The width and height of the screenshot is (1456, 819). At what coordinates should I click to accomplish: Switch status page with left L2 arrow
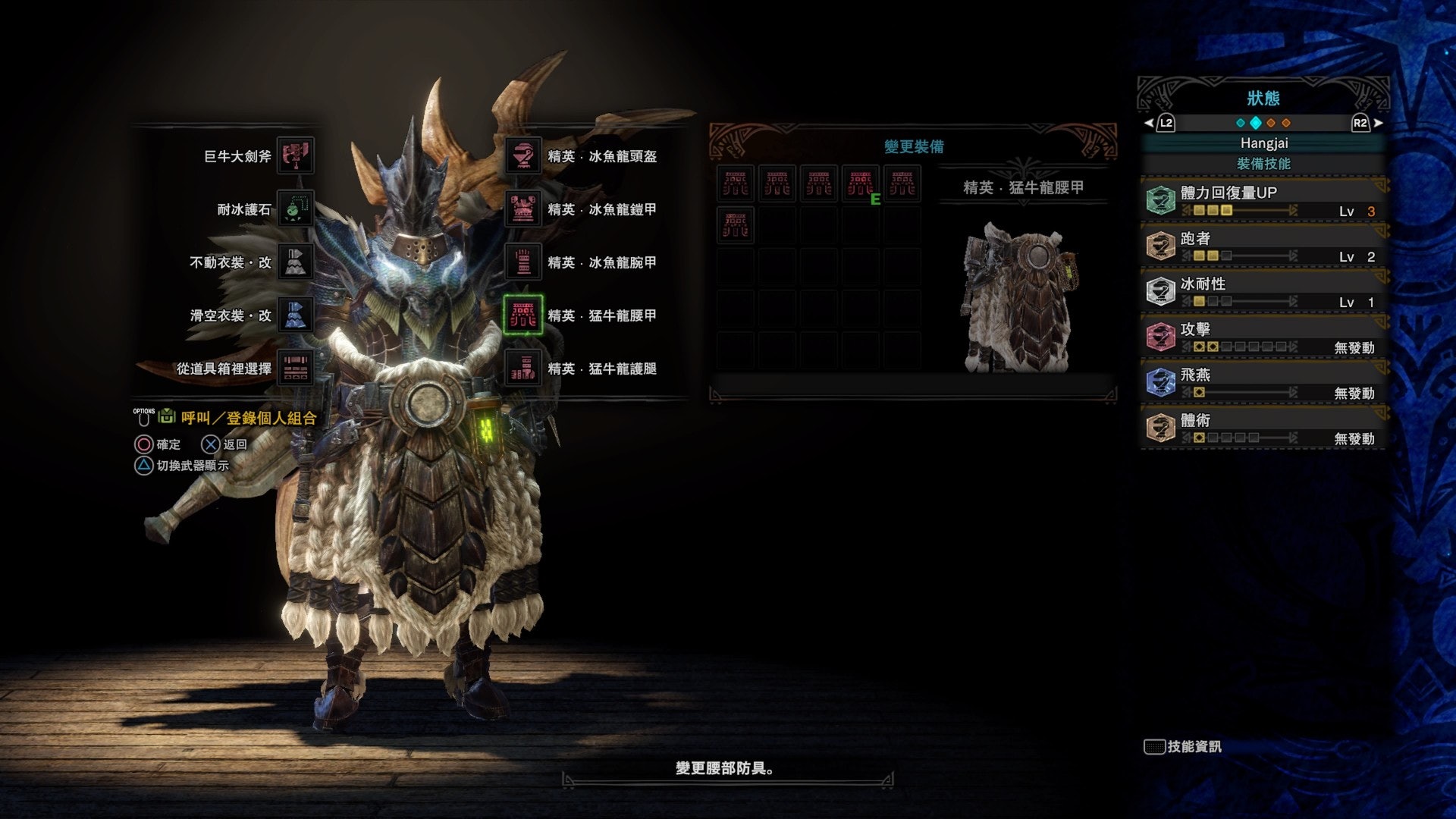click(x=1159, y=123)
